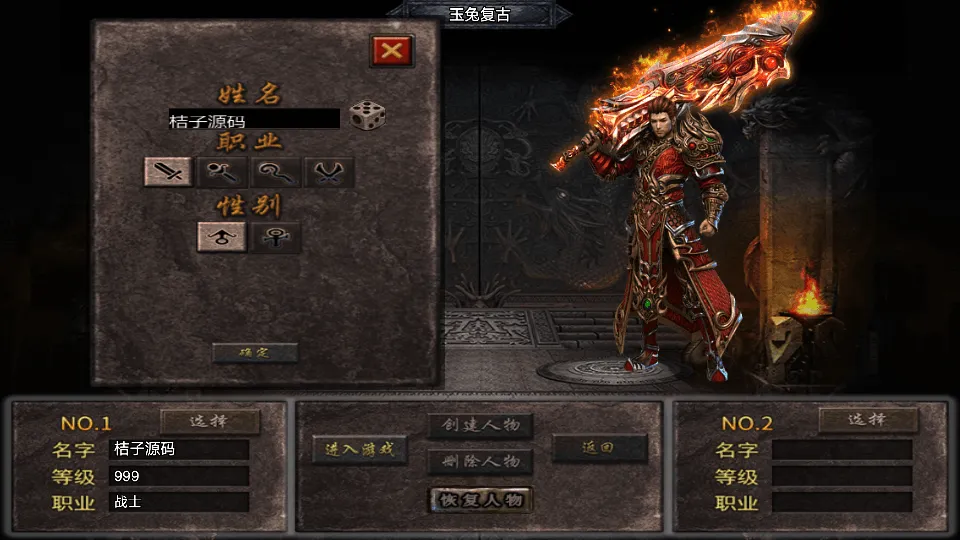Choose the female gender symbol
This screenshot has height=540, width=960.
pyautogui.click(x=275, y=237)
